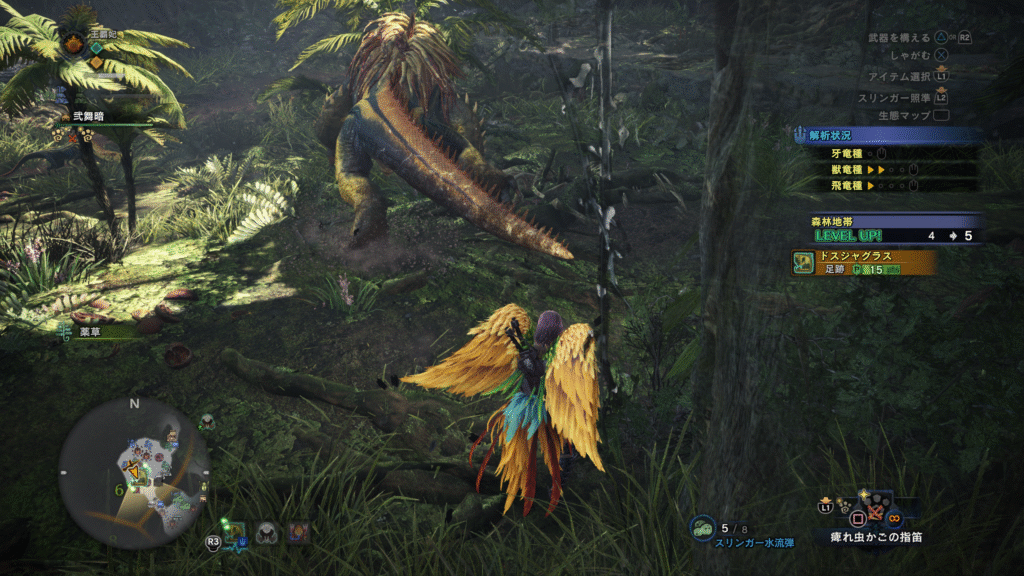Select the 獣竜種 research row
Image resolution: width=1024 pixels, height=576 pixels.
880,170
